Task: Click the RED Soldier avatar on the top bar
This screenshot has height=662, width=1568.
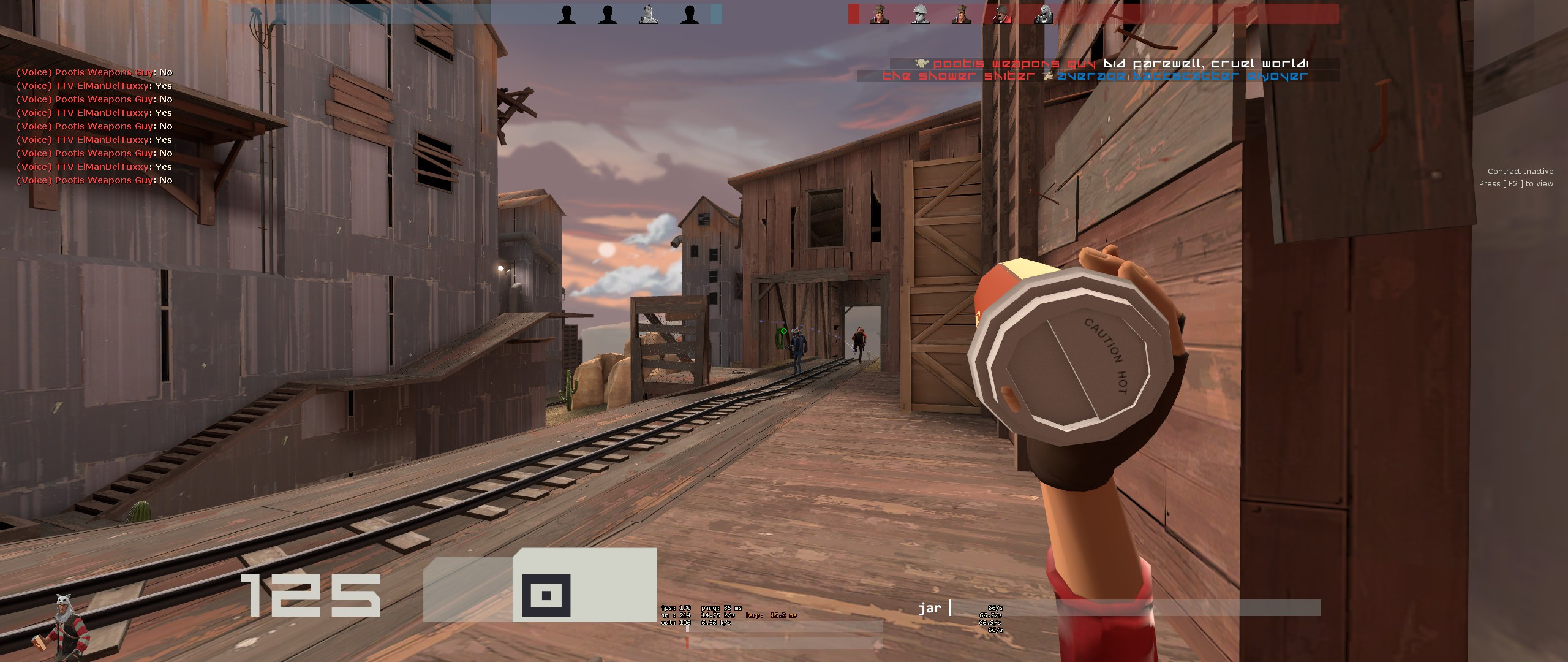Action: pos(1002,13)
